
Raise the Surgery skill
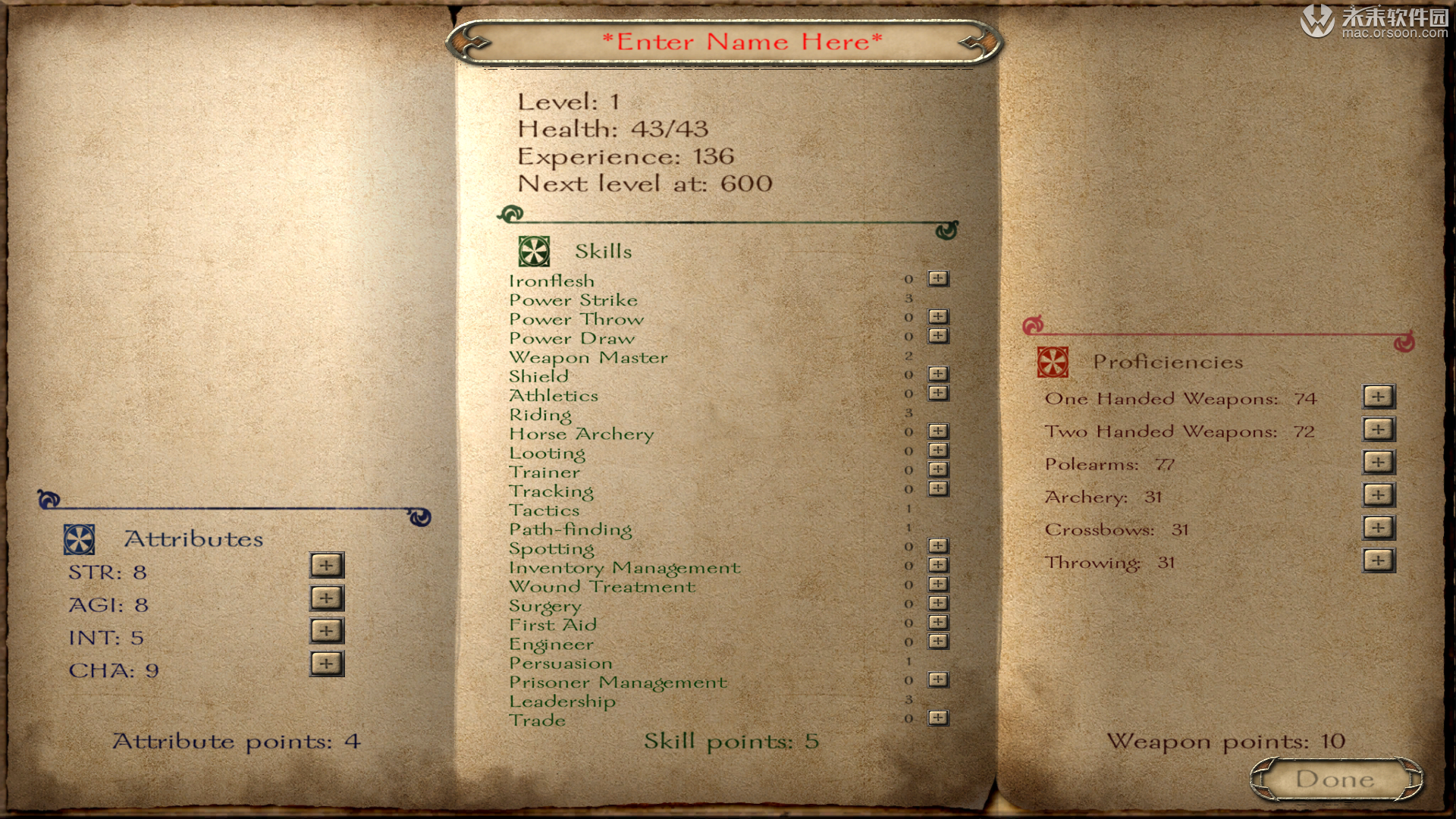coord(938,603)
